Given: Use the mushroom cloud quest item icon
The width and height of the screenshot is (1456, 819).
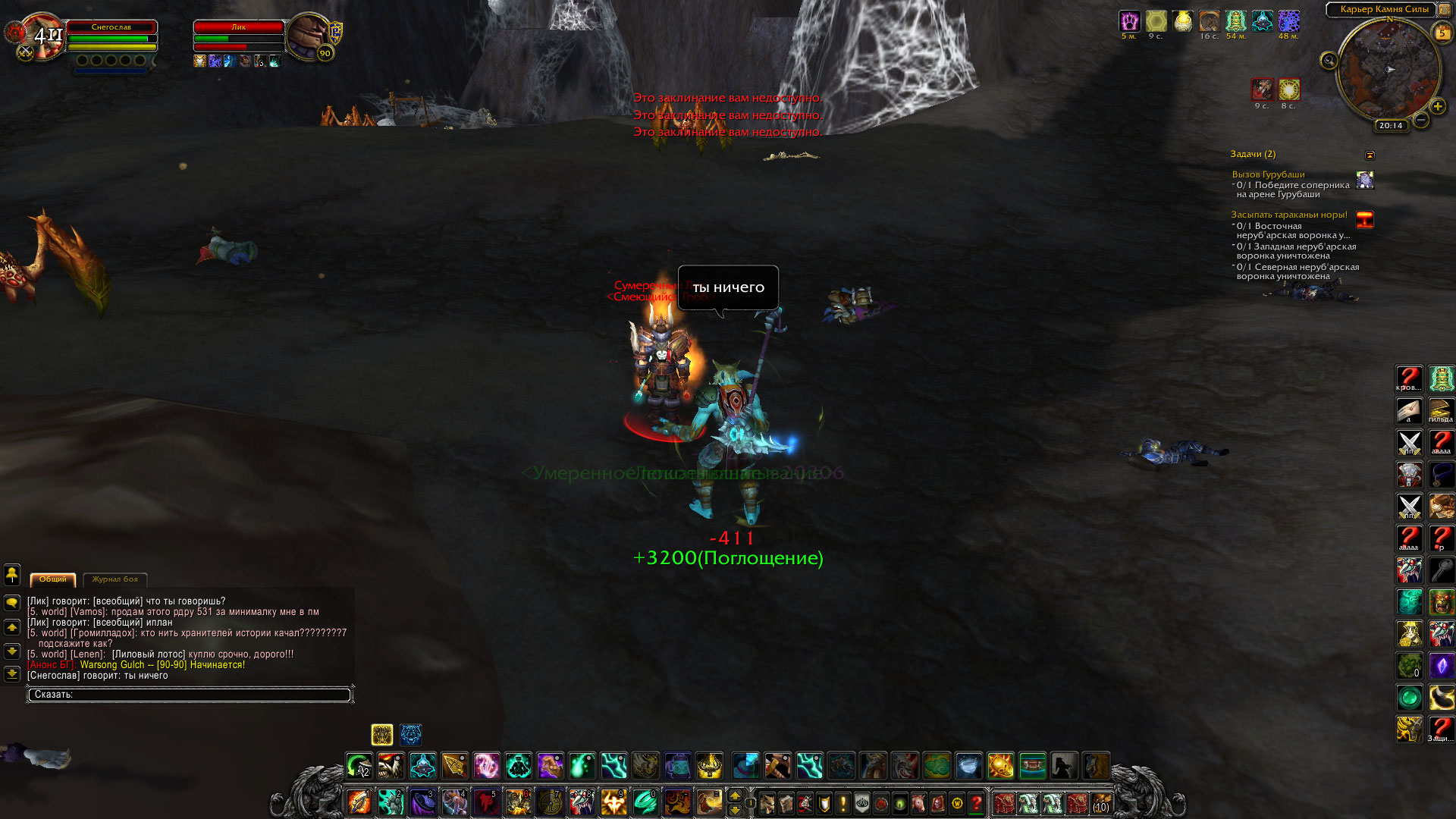Looking at the screenshot, I should [x=1365, y=220].
